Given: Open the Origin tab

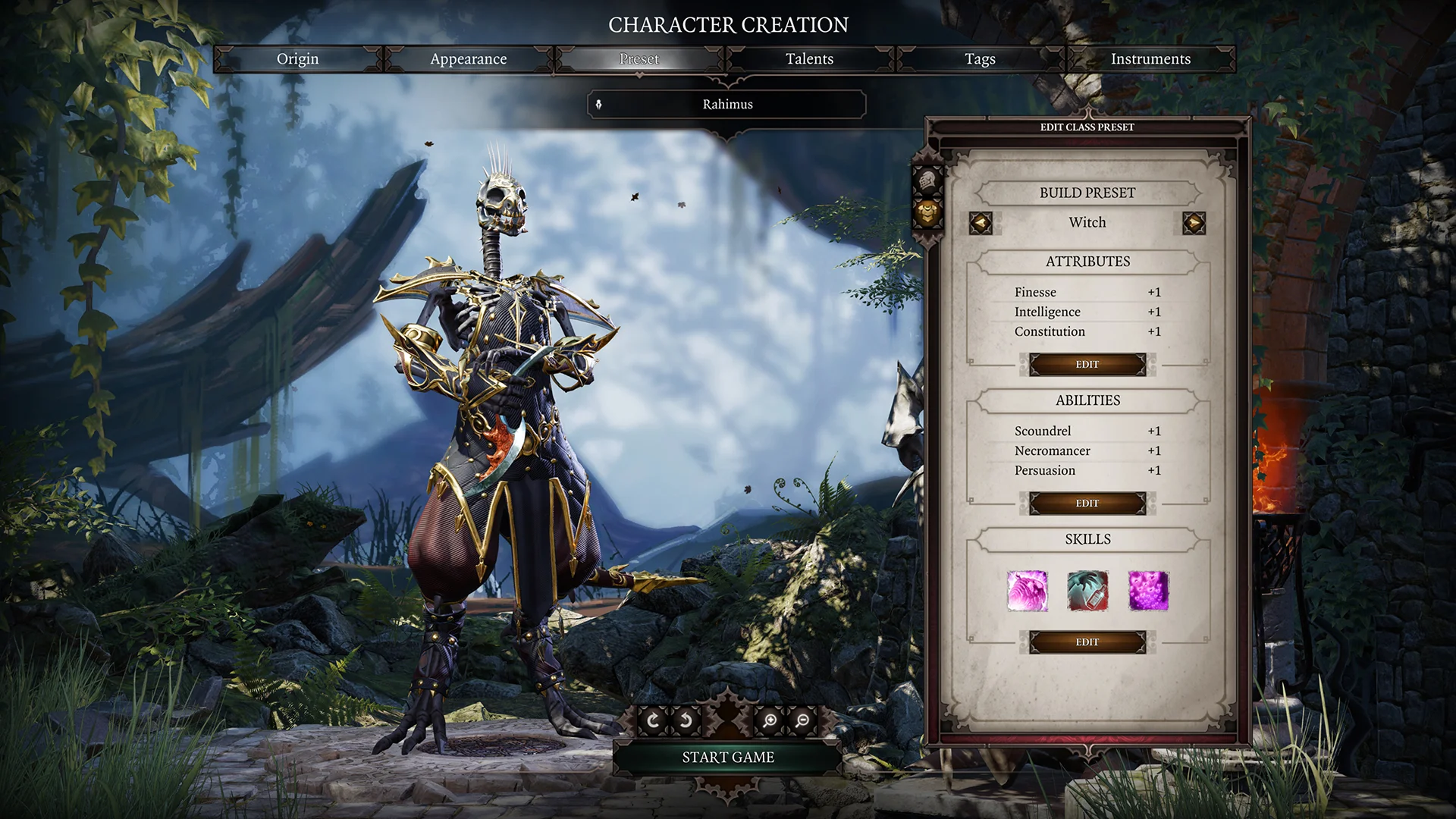Looking at the screenshot, I should pos(298,58).
